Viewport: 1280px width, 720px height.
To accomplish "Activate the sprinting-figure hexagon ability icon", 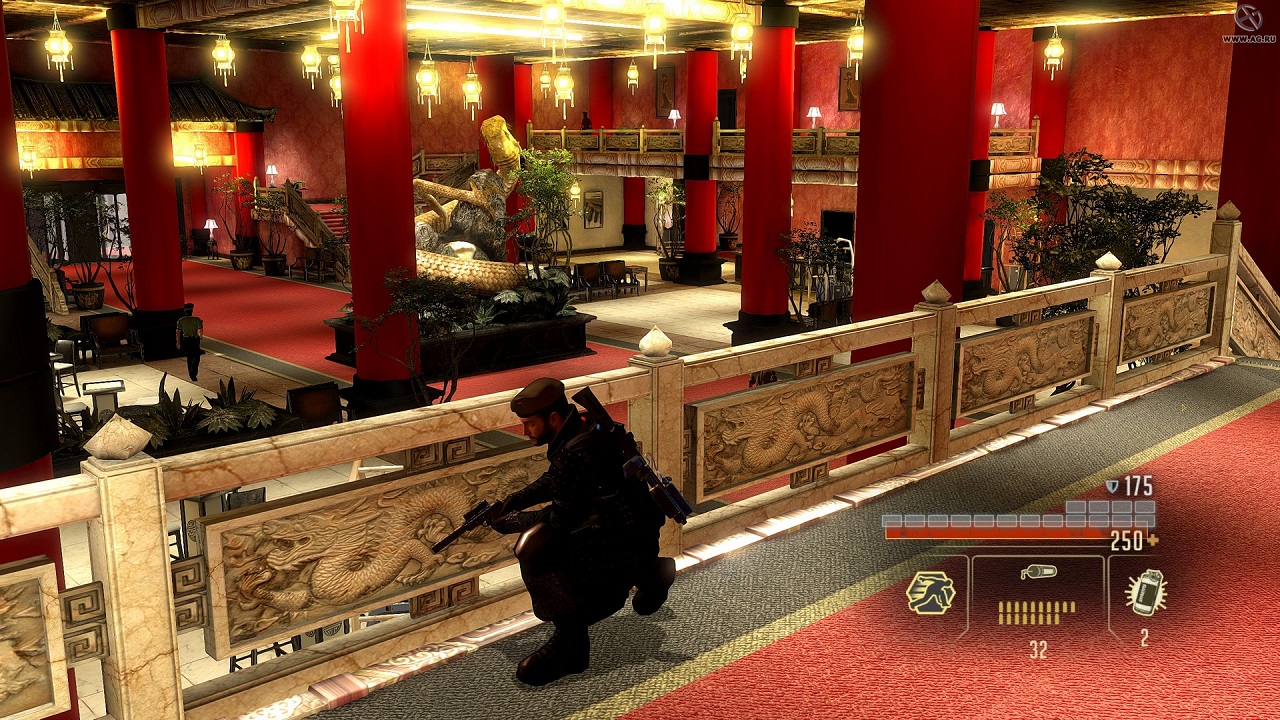I will click(x=930, y=594).
